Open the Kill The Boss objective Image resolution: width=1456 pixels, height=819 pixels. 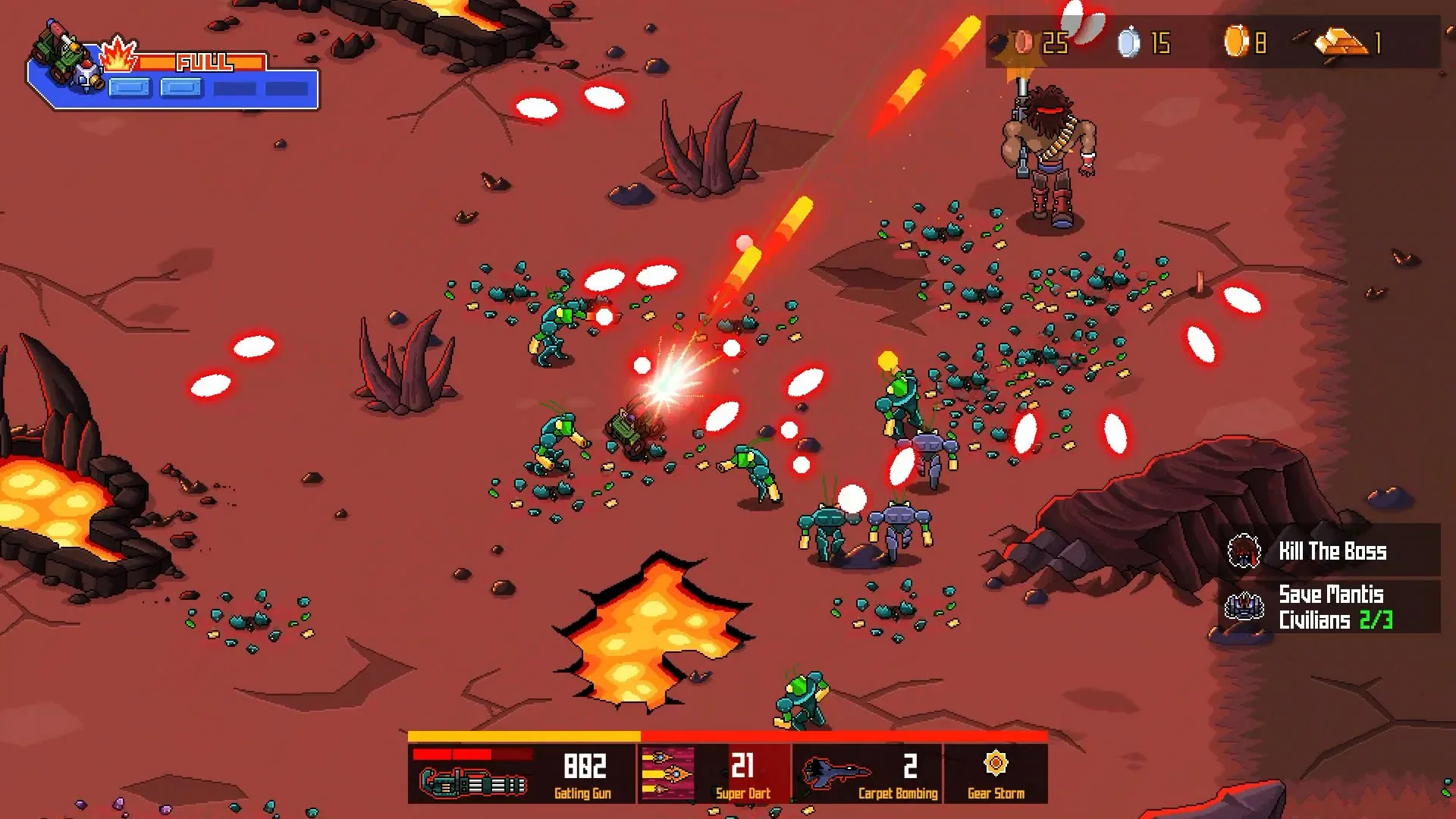pos(1331,551)
